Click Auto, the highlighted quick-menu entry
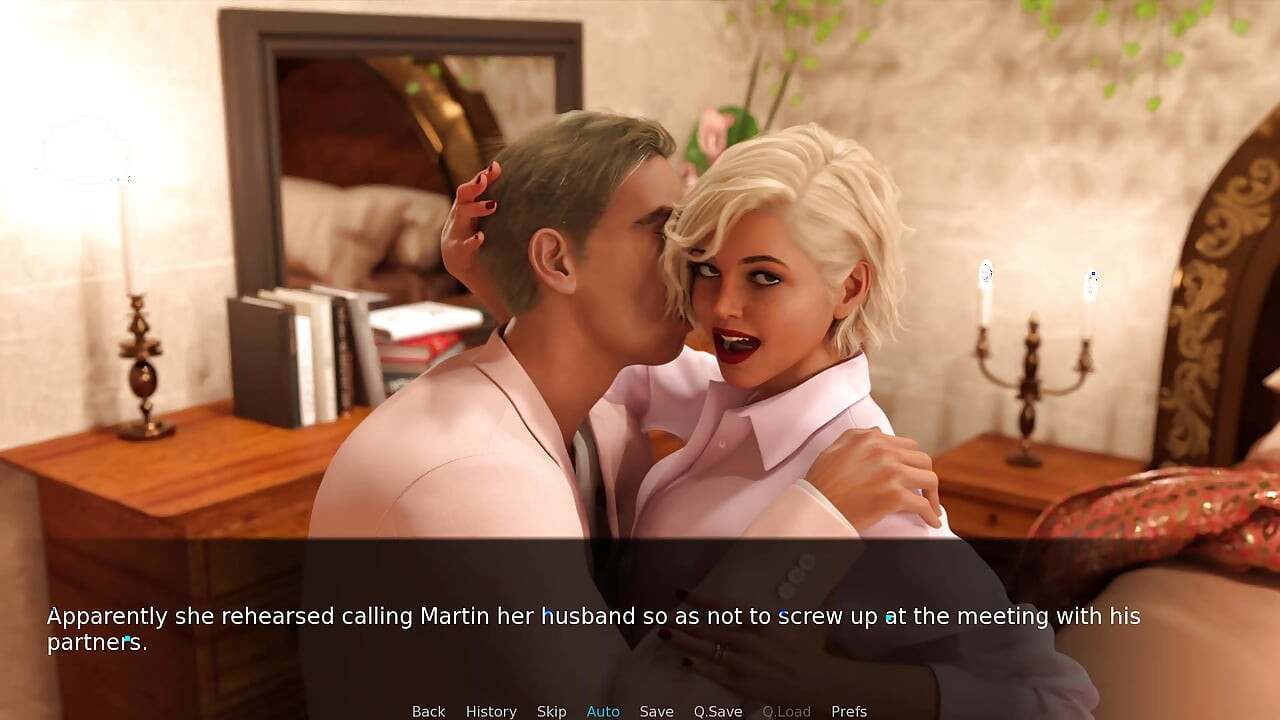This screenshot has height=720, width=1280. click(603, 710)
